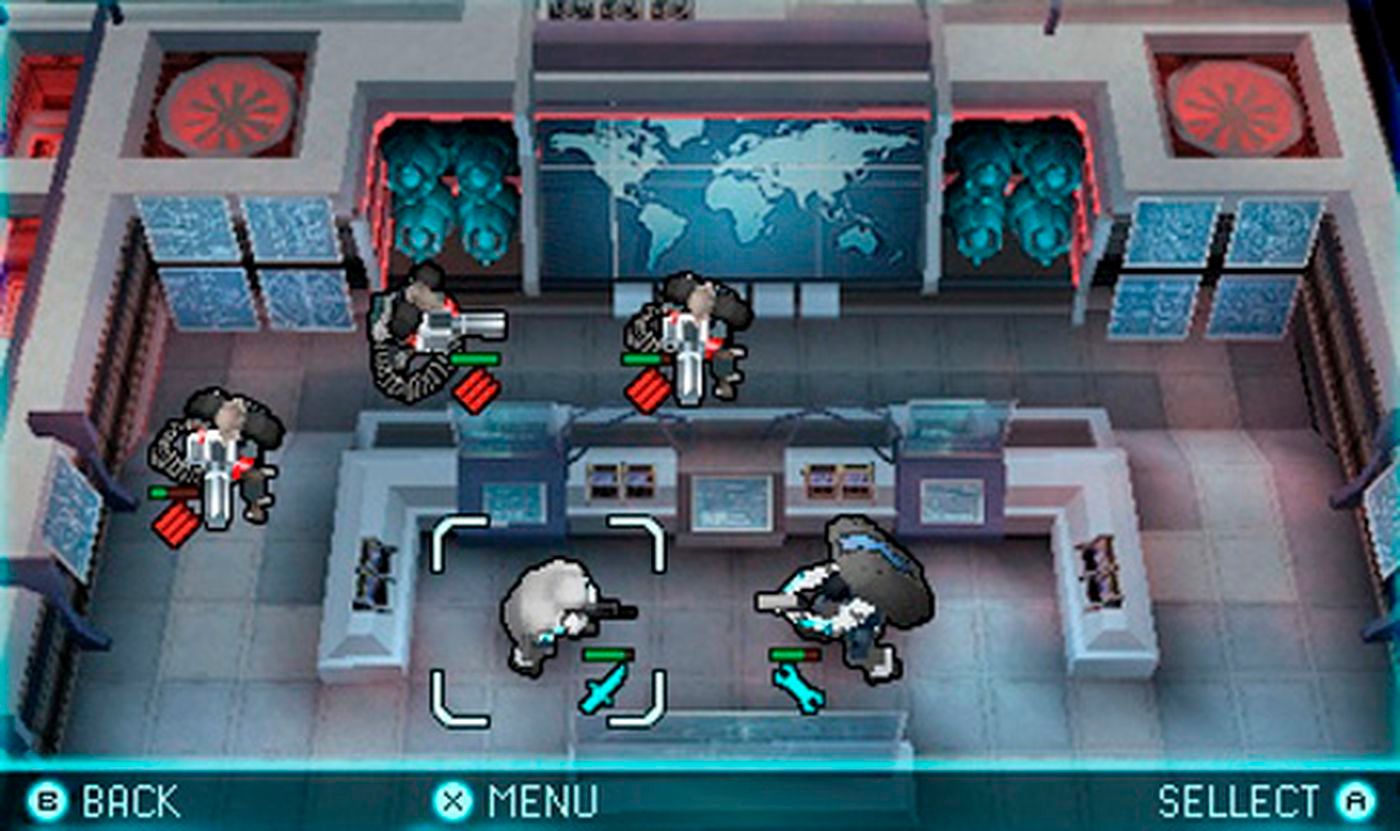Viewport: 1400px width, 831px height.
Task: Click the red chevrons under the top-center soldier
Action: coord(648,388)
